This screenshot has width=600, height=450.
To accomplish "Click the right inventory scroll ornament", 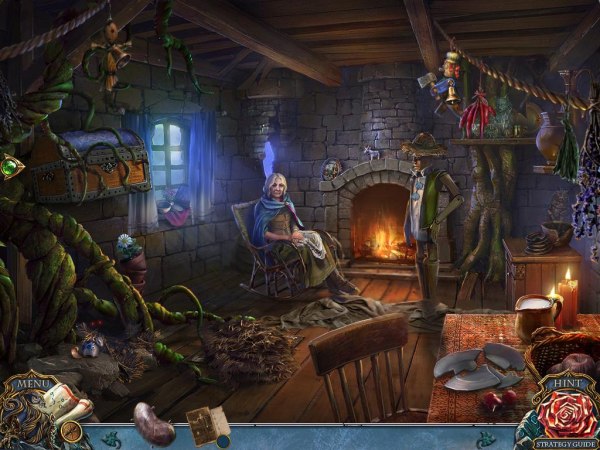I will click(486, 437).
